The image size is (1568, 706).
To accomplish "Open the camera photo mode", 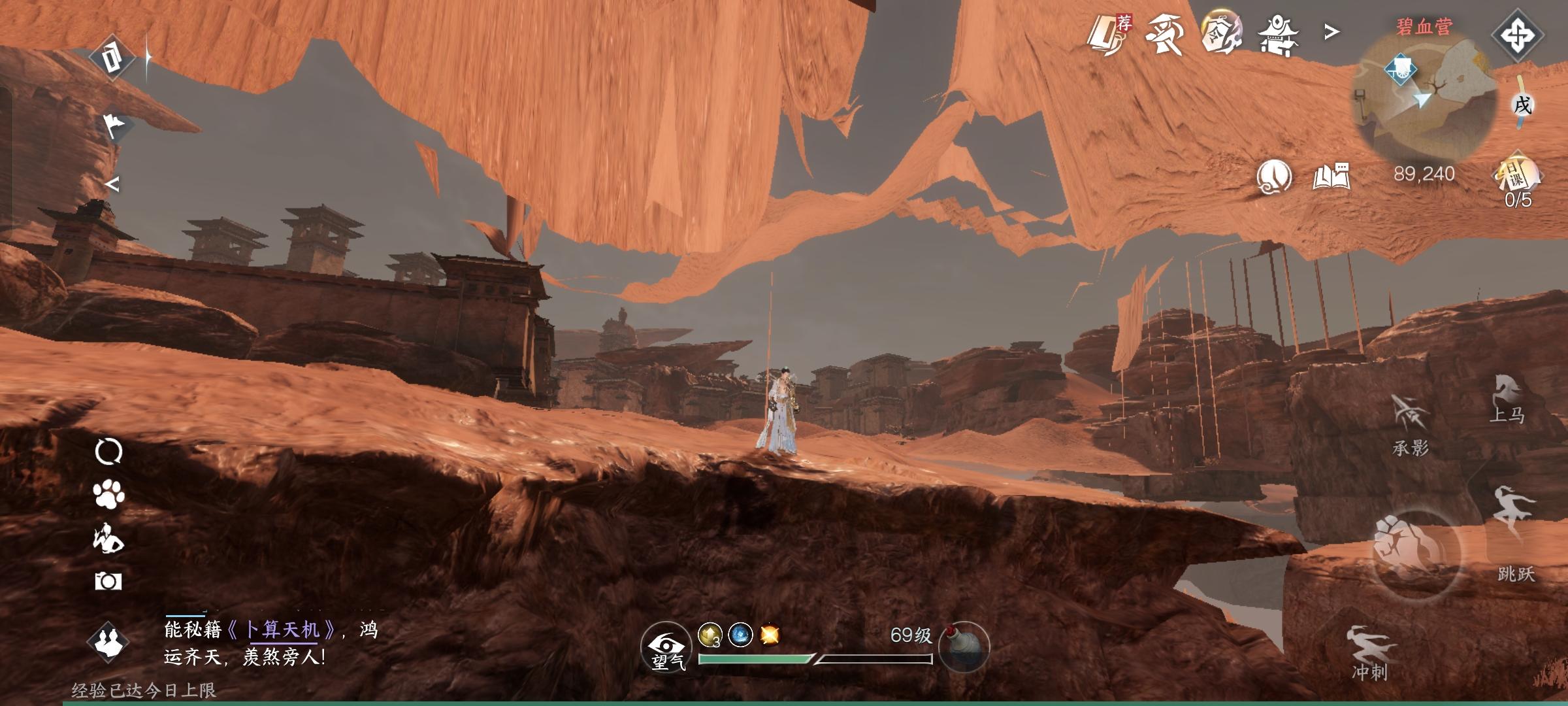I will pyautogui.click(x=108, y=581).
